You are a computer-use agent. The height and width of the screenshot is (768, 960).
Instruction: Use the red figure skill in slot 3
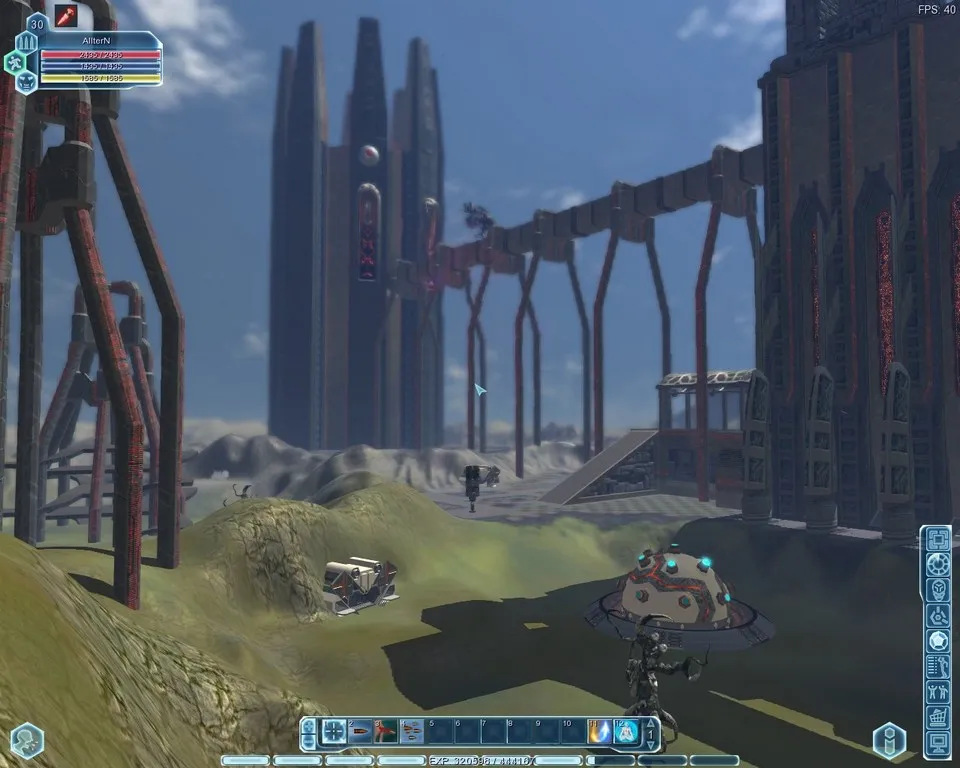pyautogui.click(x=386, y=731)
